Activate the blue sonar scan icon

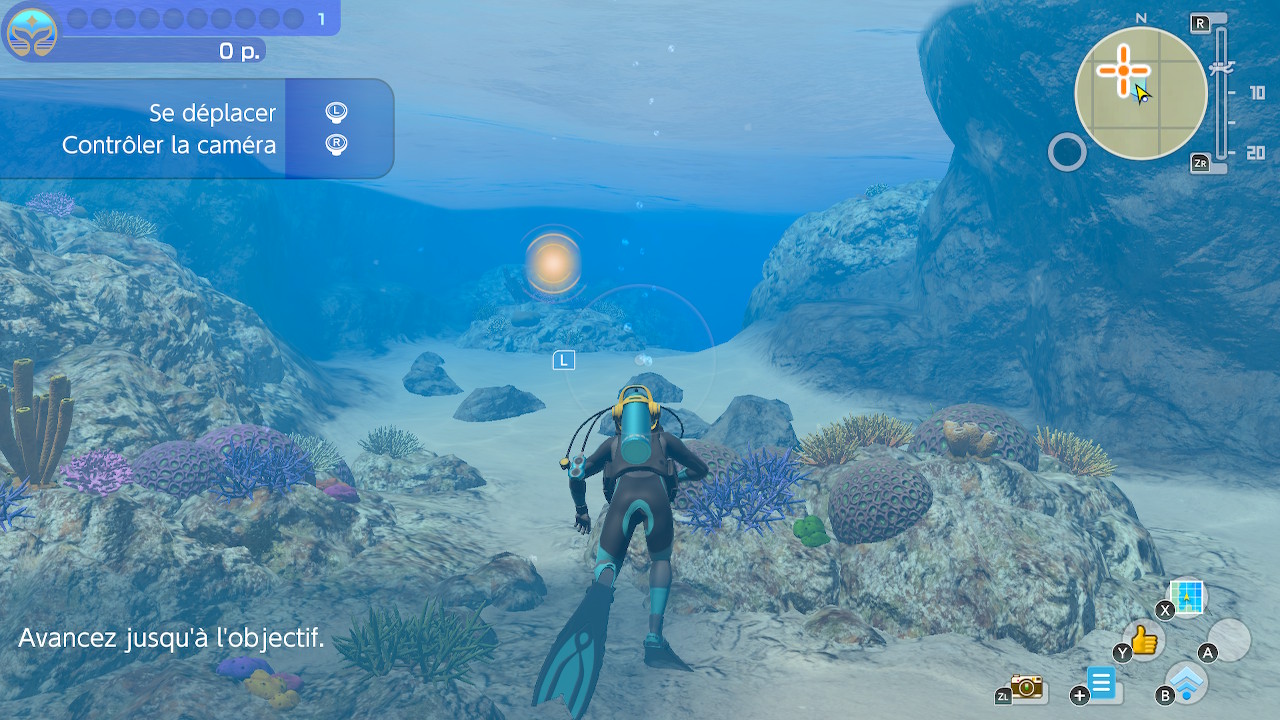(1187, 682)
